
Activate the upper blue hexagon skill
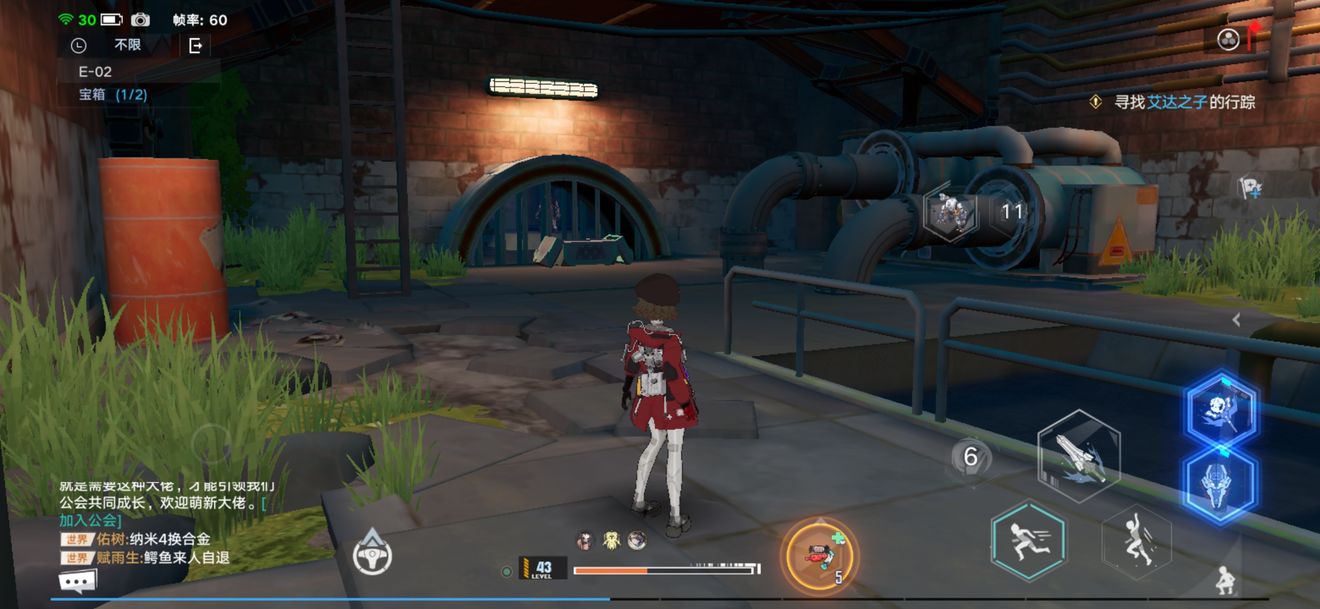pyautogui.click(x=1221, y=410)
